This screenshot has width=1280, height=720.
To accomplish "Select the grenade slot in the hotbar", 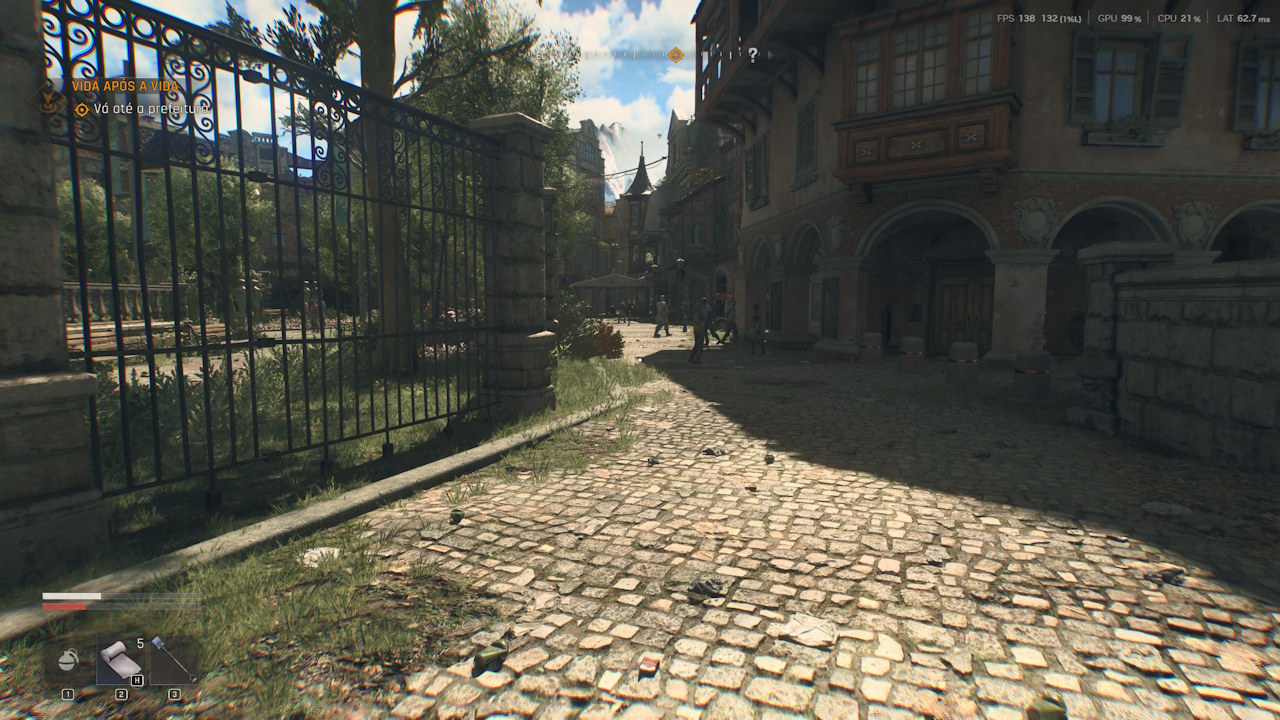I will click(70, 661).
